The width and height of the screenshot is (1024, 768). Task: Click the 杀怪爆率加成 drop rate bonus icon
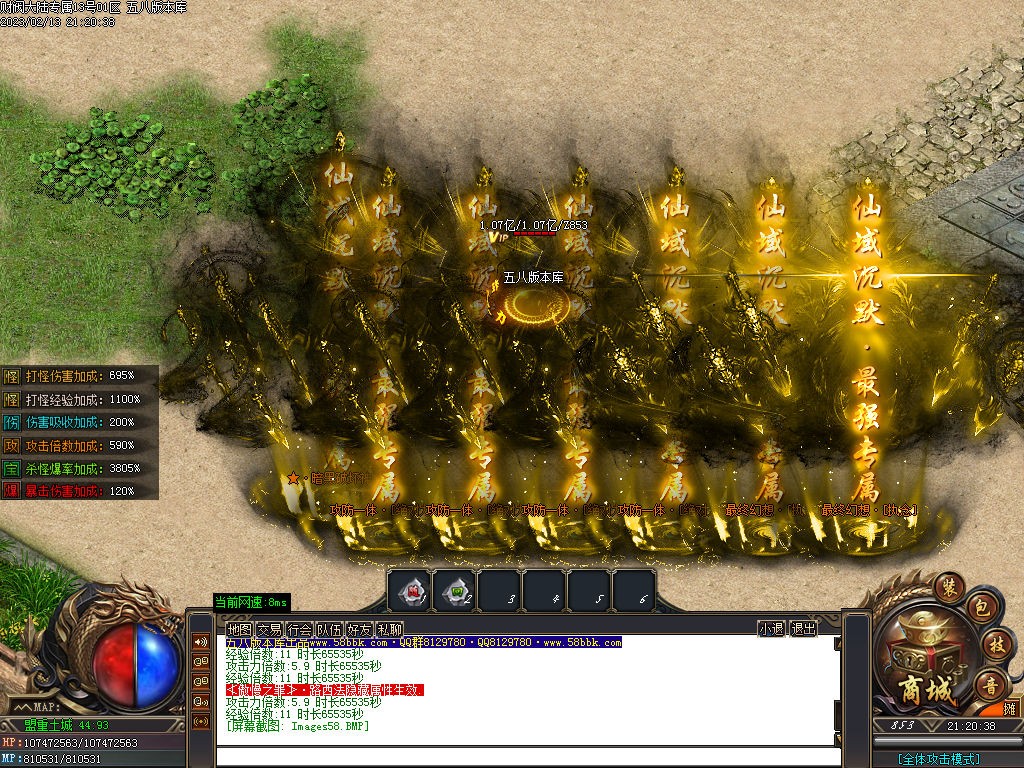(11, 468)
